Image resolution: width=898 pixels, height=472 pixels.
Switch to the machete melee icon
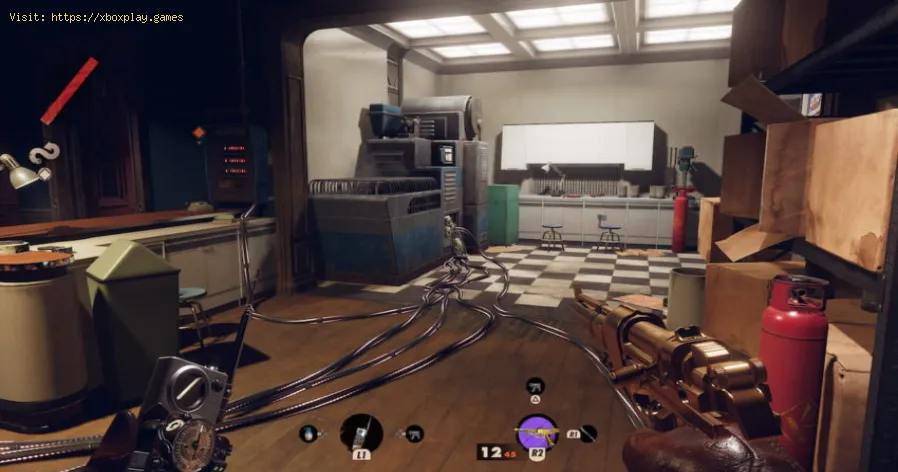(x=588, y=433)
